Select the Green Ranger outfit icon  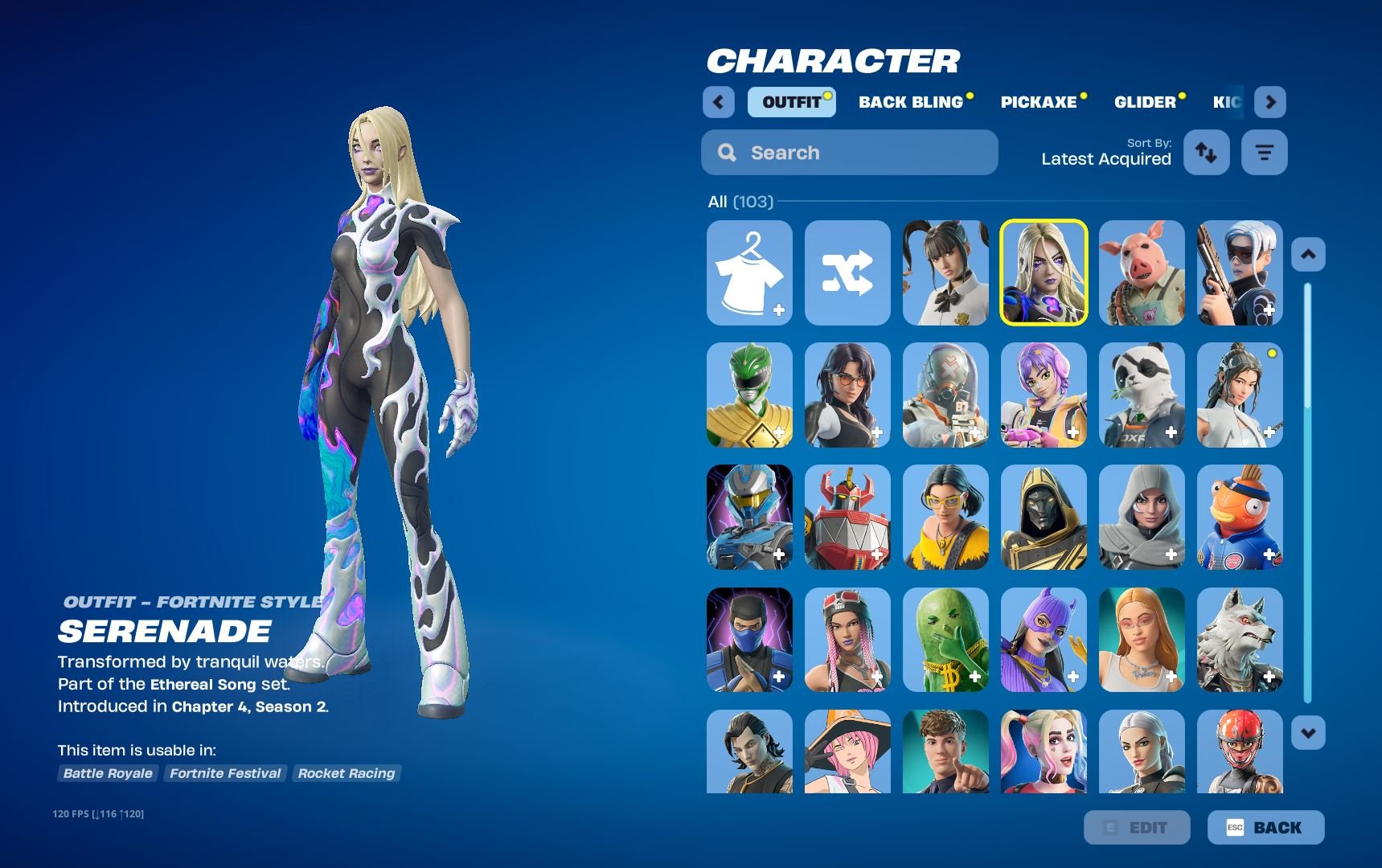pos(748,395)
